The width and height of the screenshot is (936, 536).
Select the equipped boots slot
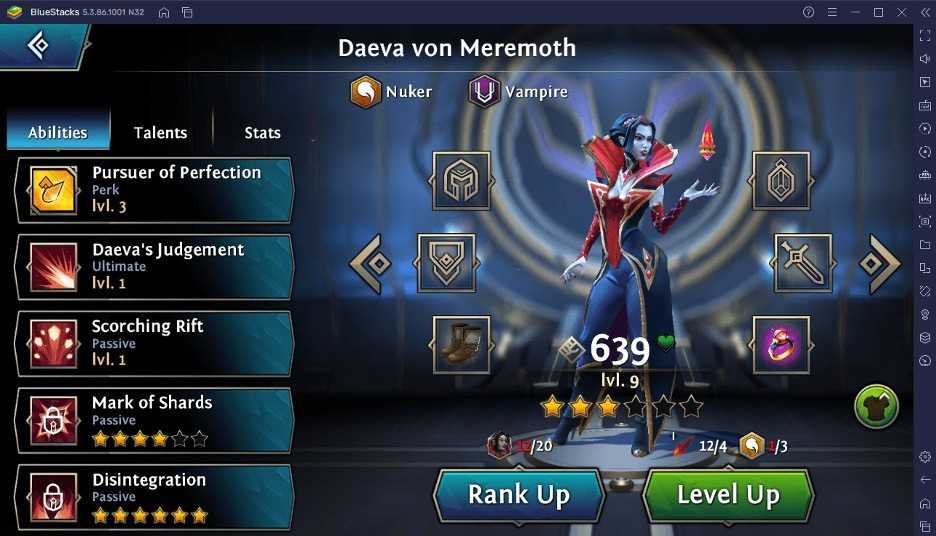coord(461,344)
